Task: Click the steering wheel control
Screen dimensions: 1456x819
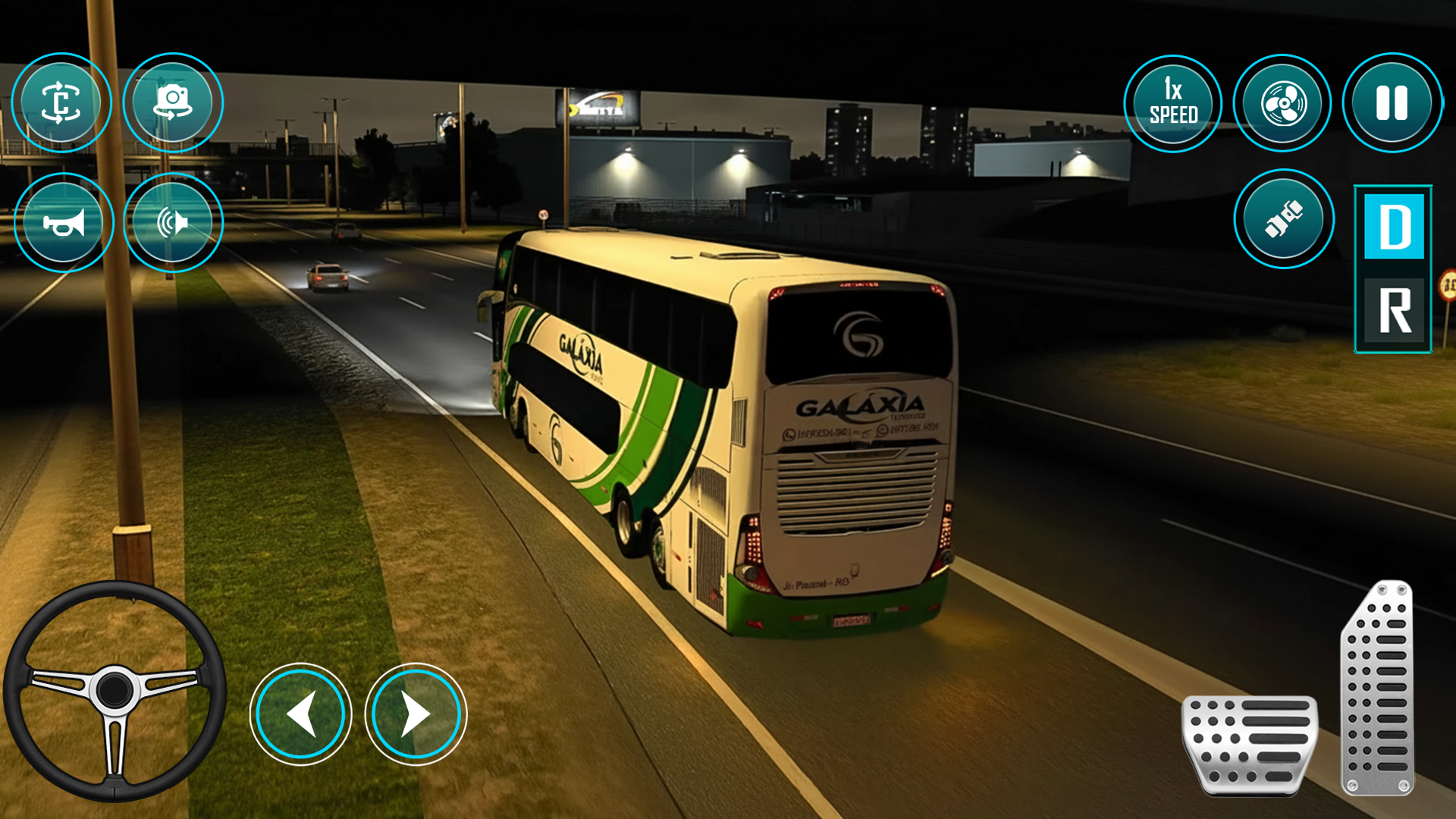Action: (x=115, y=690)
